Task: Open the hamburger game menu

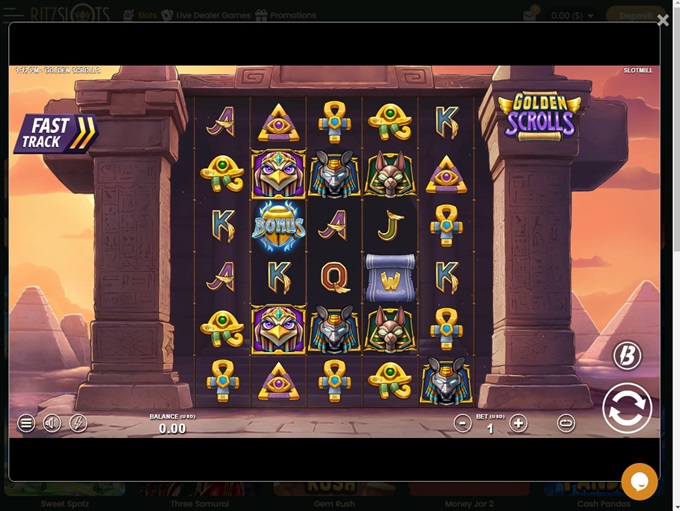Action: [x=26, y=423]
